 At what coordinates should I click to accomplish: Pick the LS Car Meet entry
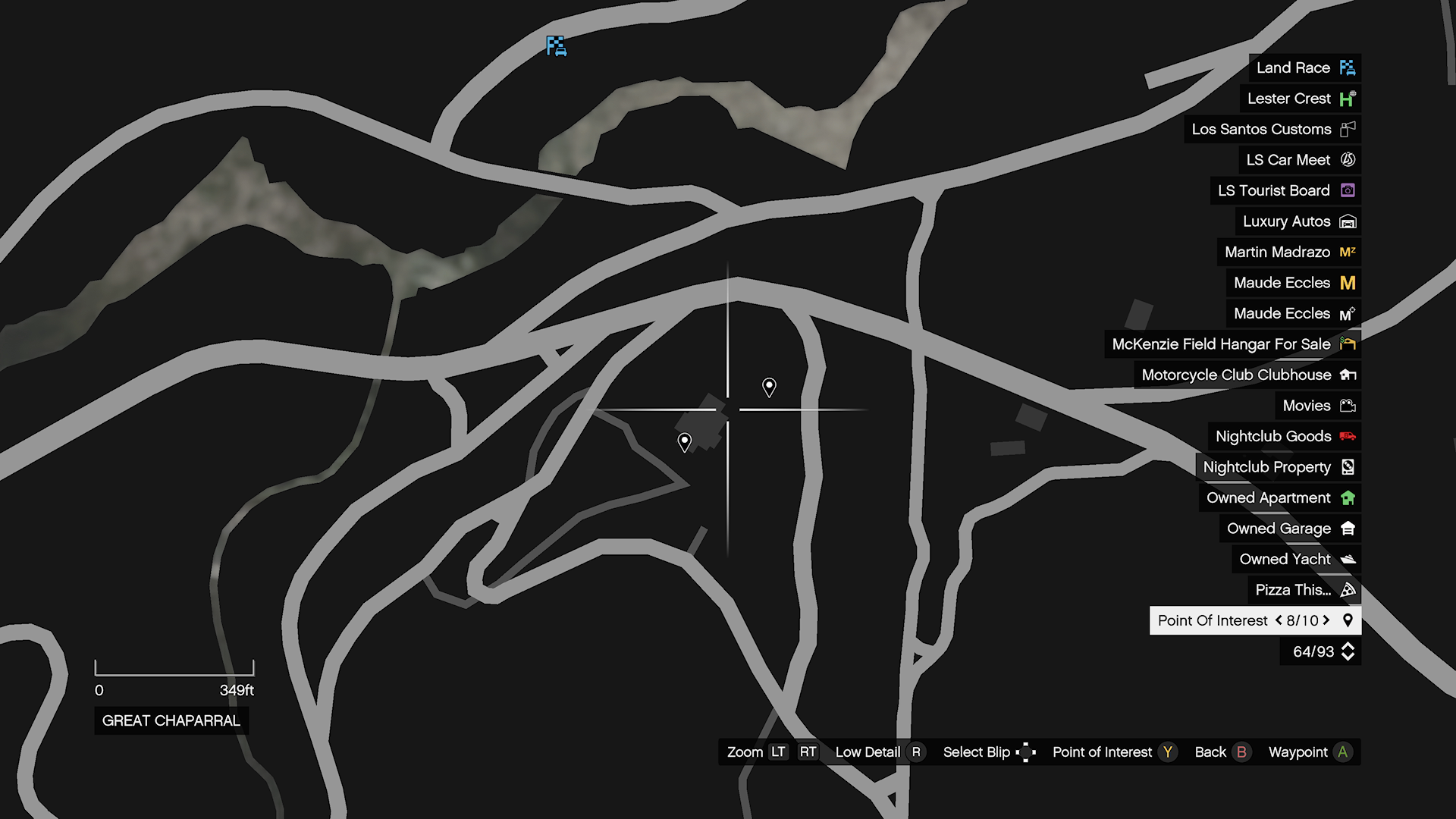pyautogui.click(x=1299, y=160)
